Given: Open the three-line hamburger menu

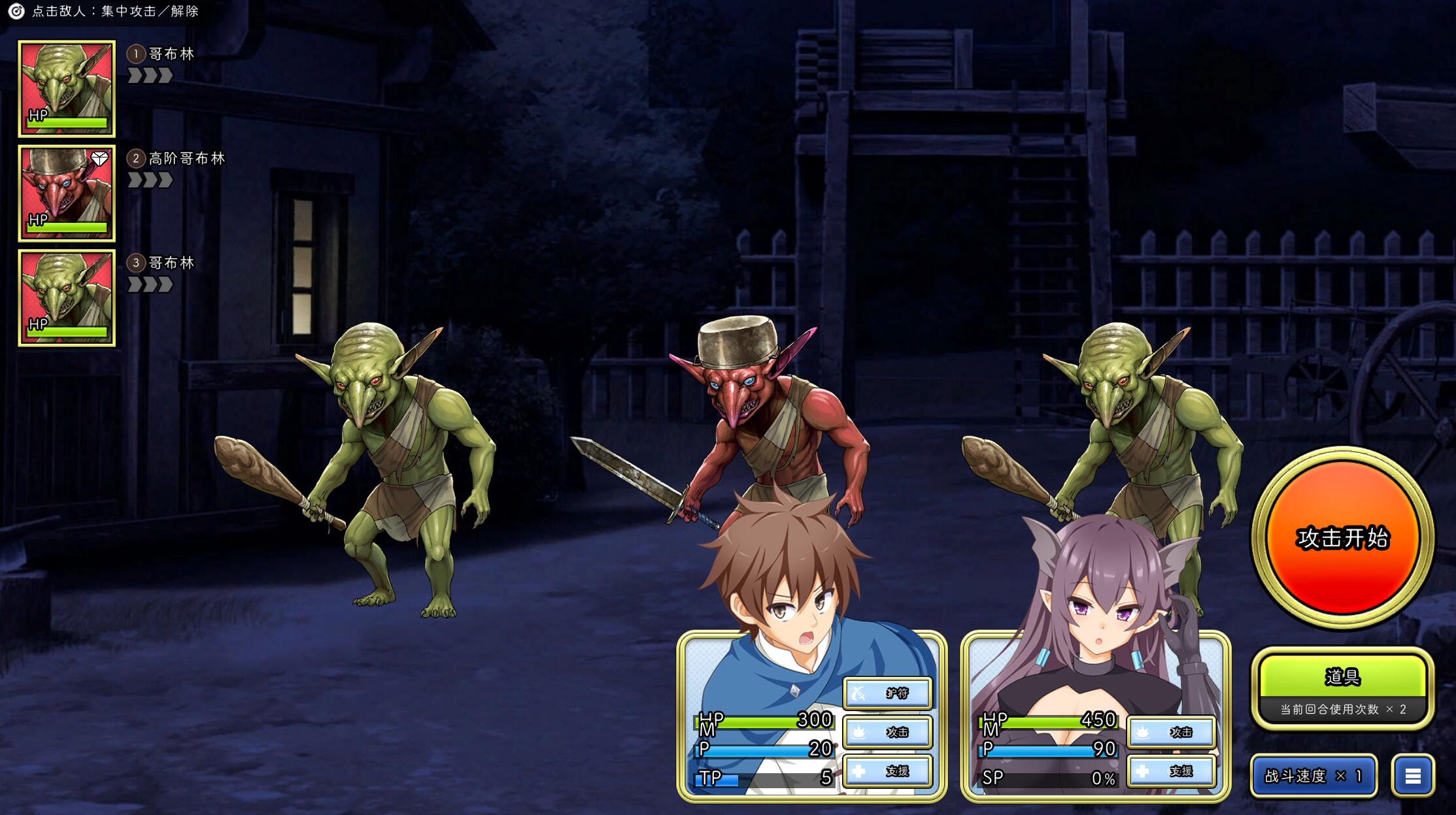Looking at the screenshot, I should (x=1413, y=776).
